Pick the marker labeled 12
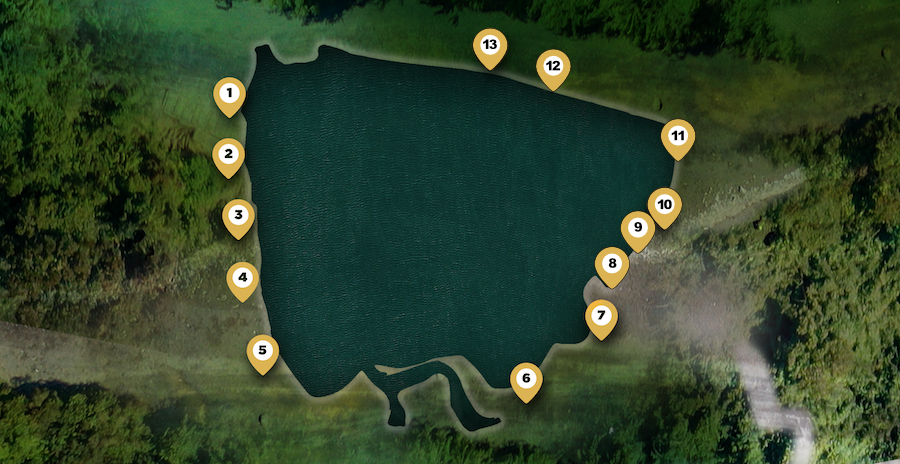The height and width of the screenshot is (464, 900). pos(552,67)
